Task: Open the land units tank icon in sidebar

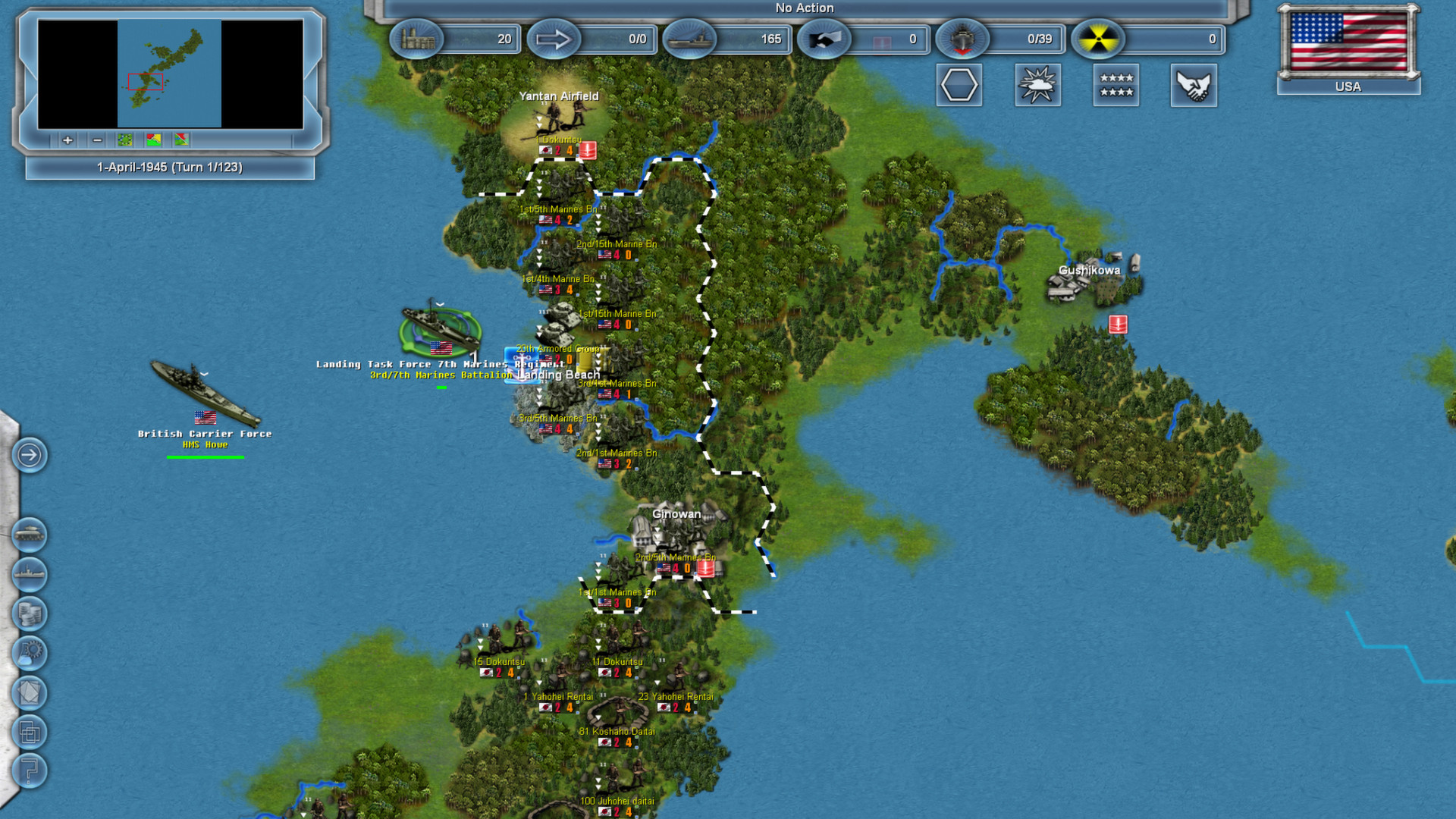Action: pyautogui.click(x=29, y=535)
